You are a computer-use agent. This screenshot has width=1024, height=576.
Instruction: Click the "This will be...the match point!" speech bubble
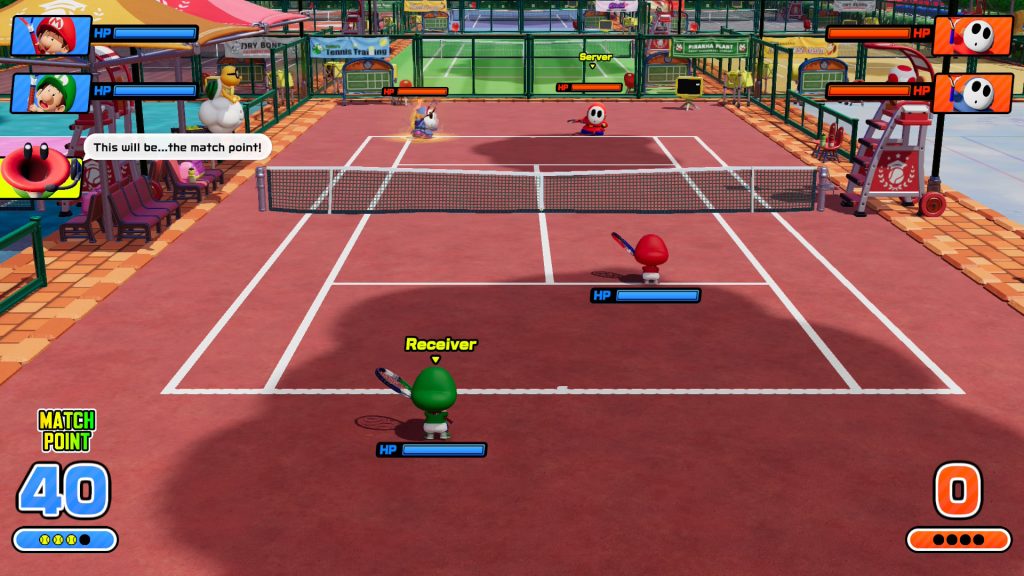pyautogui.click(x=178, y=147)
